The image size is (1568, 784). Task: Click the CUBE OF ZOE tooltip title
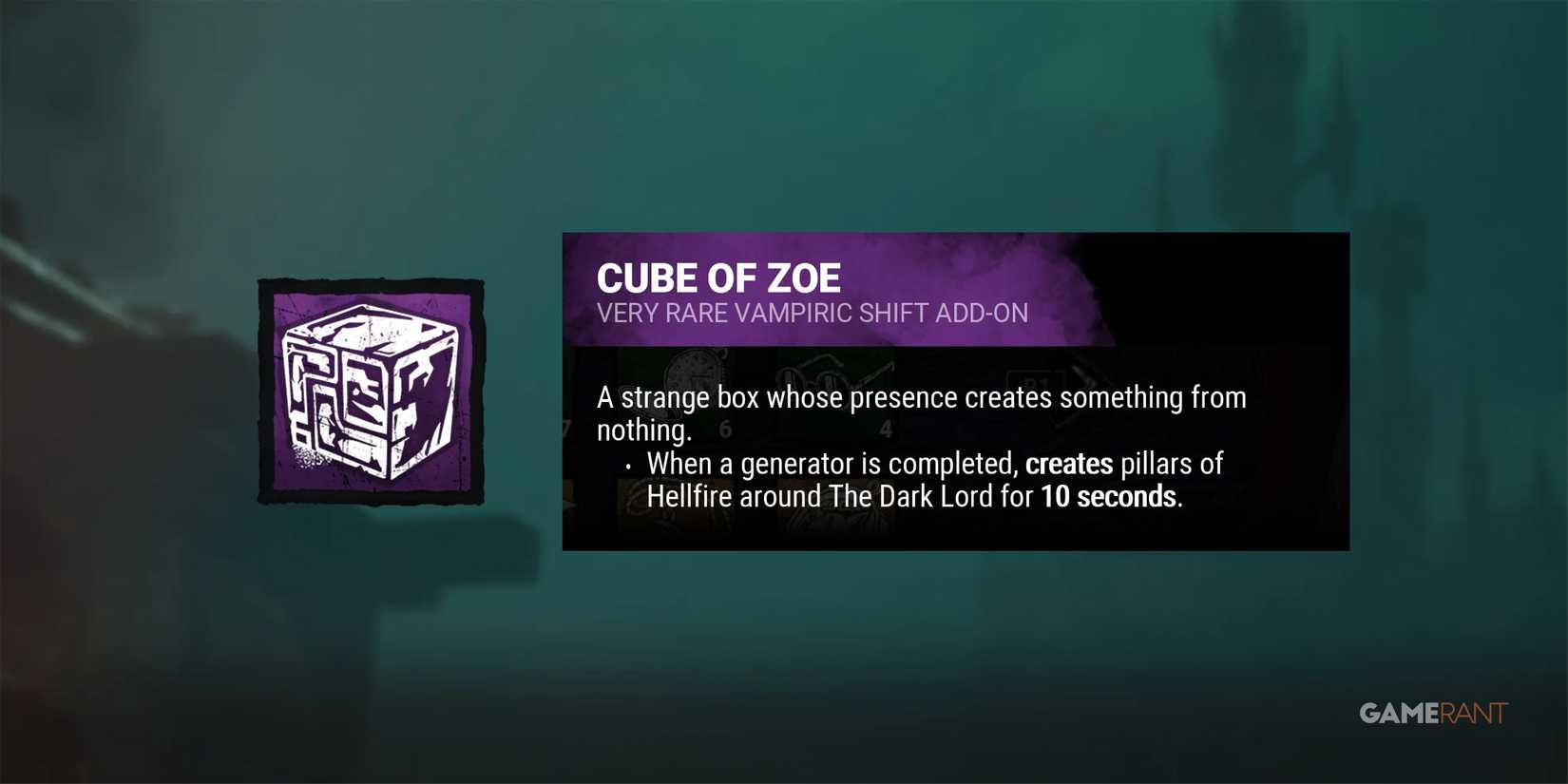point(718,277)
